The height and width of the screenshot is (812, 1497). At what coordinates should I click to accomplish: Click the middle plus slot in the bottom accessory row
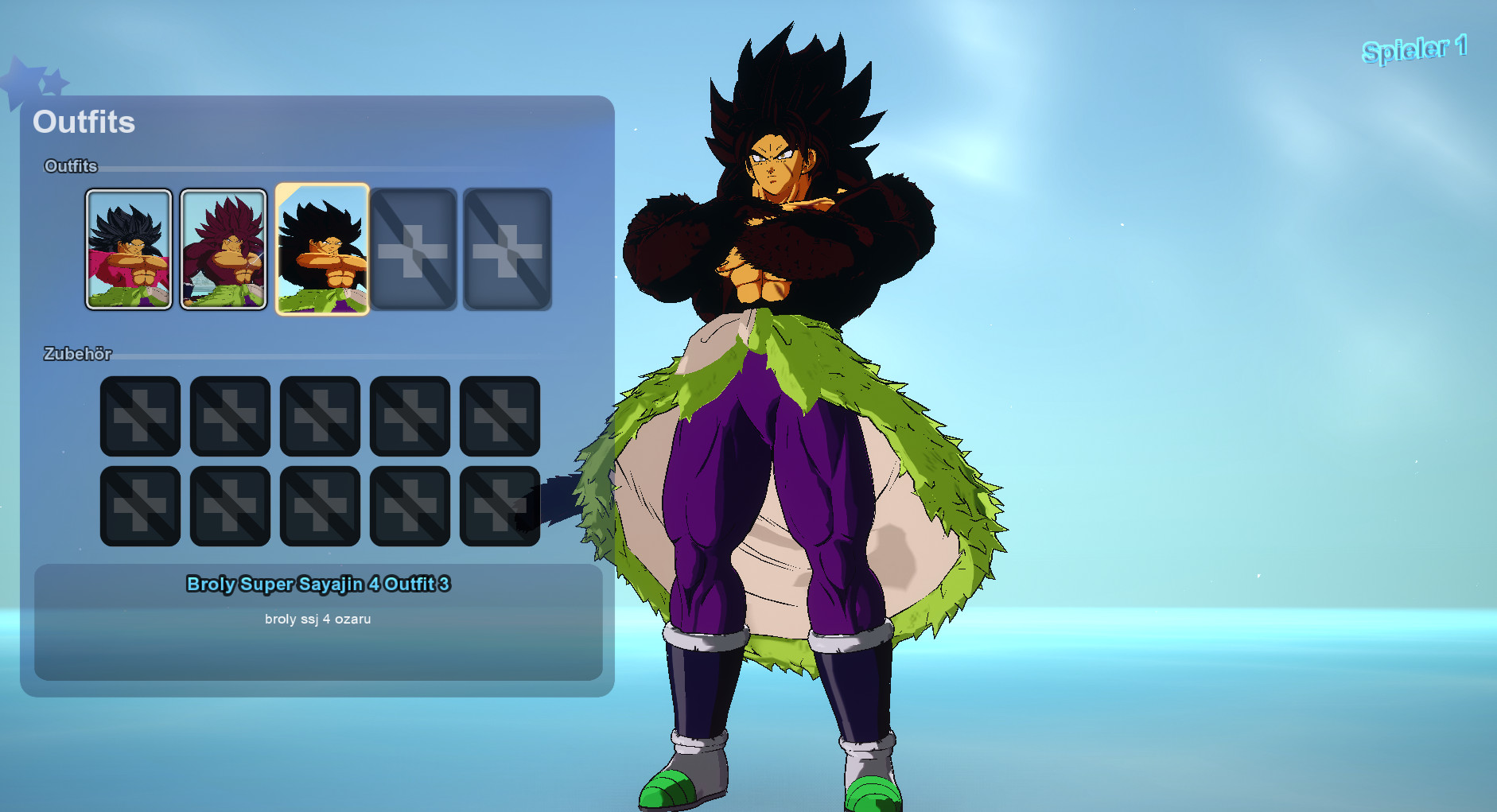coord(320,504)
